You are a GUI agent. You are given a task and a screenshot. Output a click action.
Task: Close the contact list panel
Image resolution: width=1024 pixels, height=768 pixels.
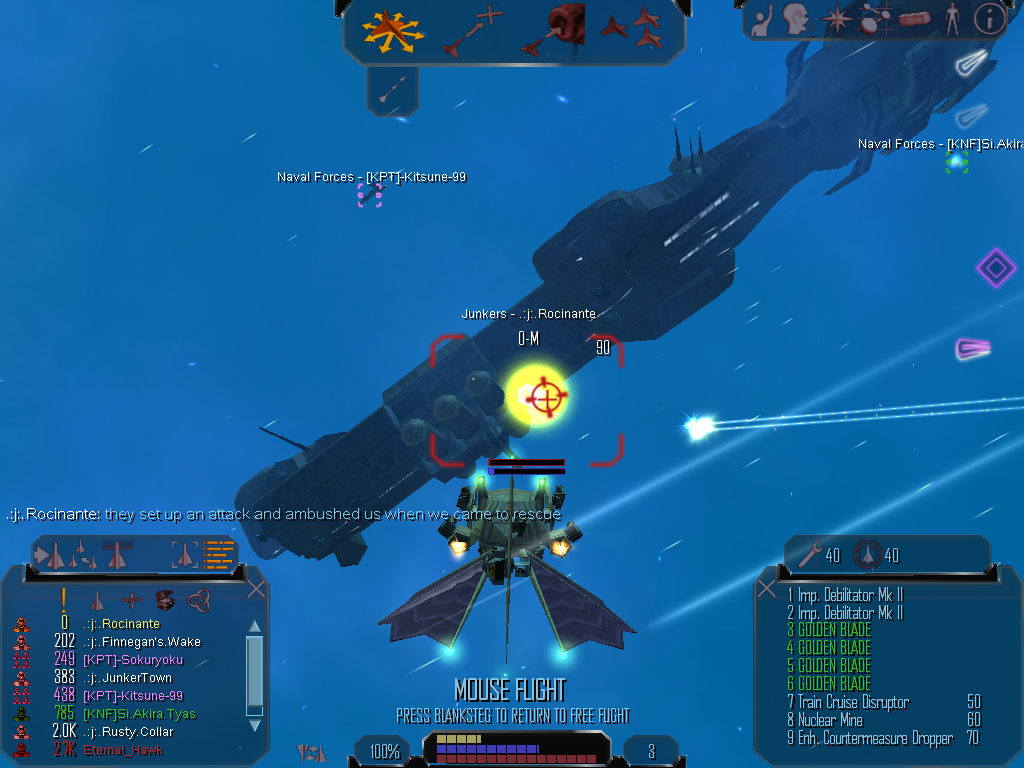tap(256, 588)
